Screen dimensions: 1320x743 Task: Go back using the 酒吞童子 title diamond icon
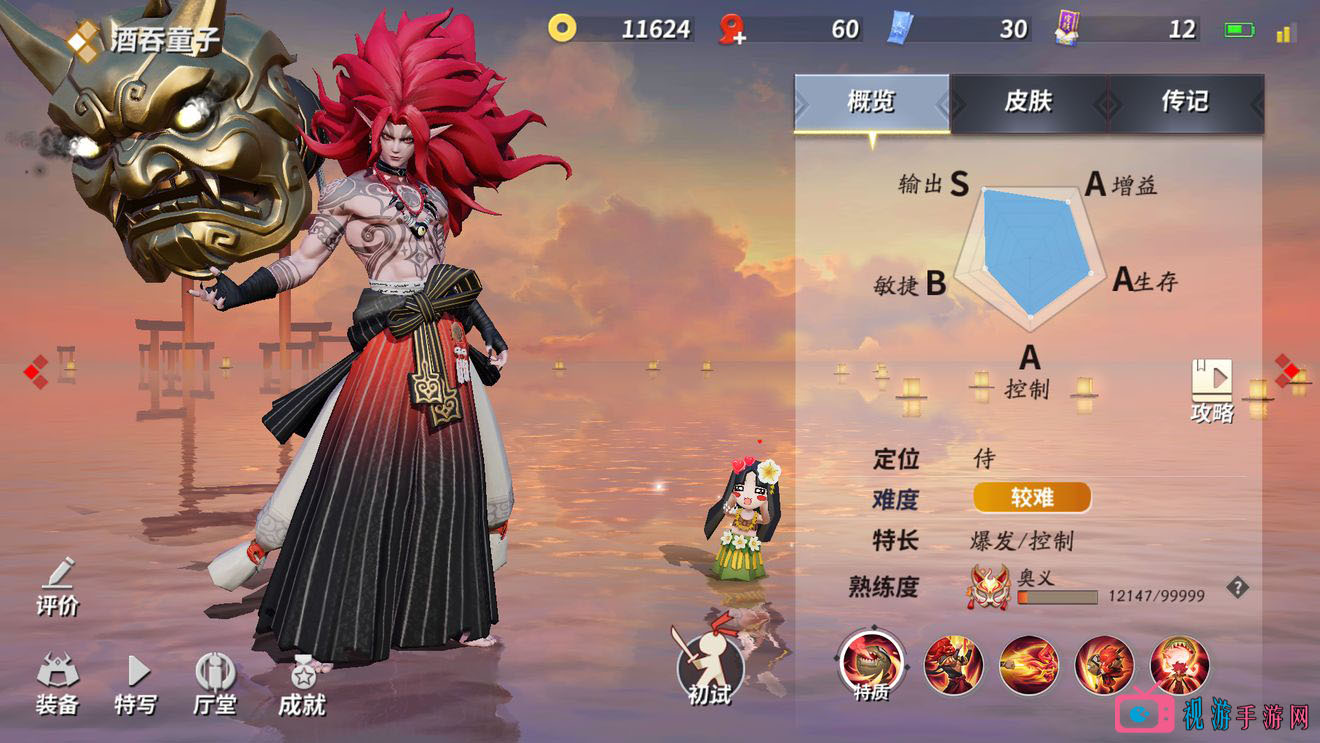pos(83,41)
